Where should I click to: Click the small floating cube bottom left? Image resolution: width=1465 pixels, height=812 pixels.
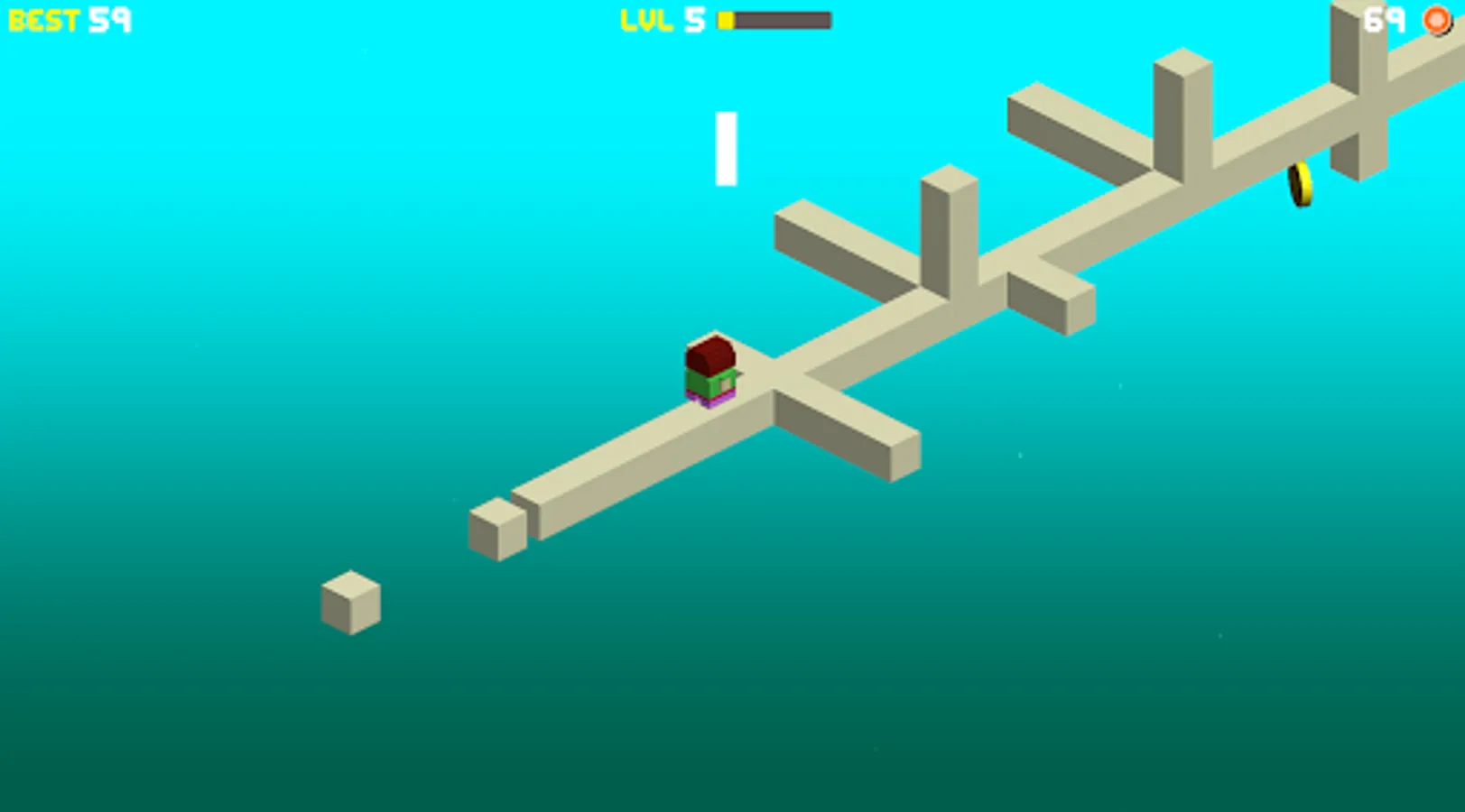(352, 603)
